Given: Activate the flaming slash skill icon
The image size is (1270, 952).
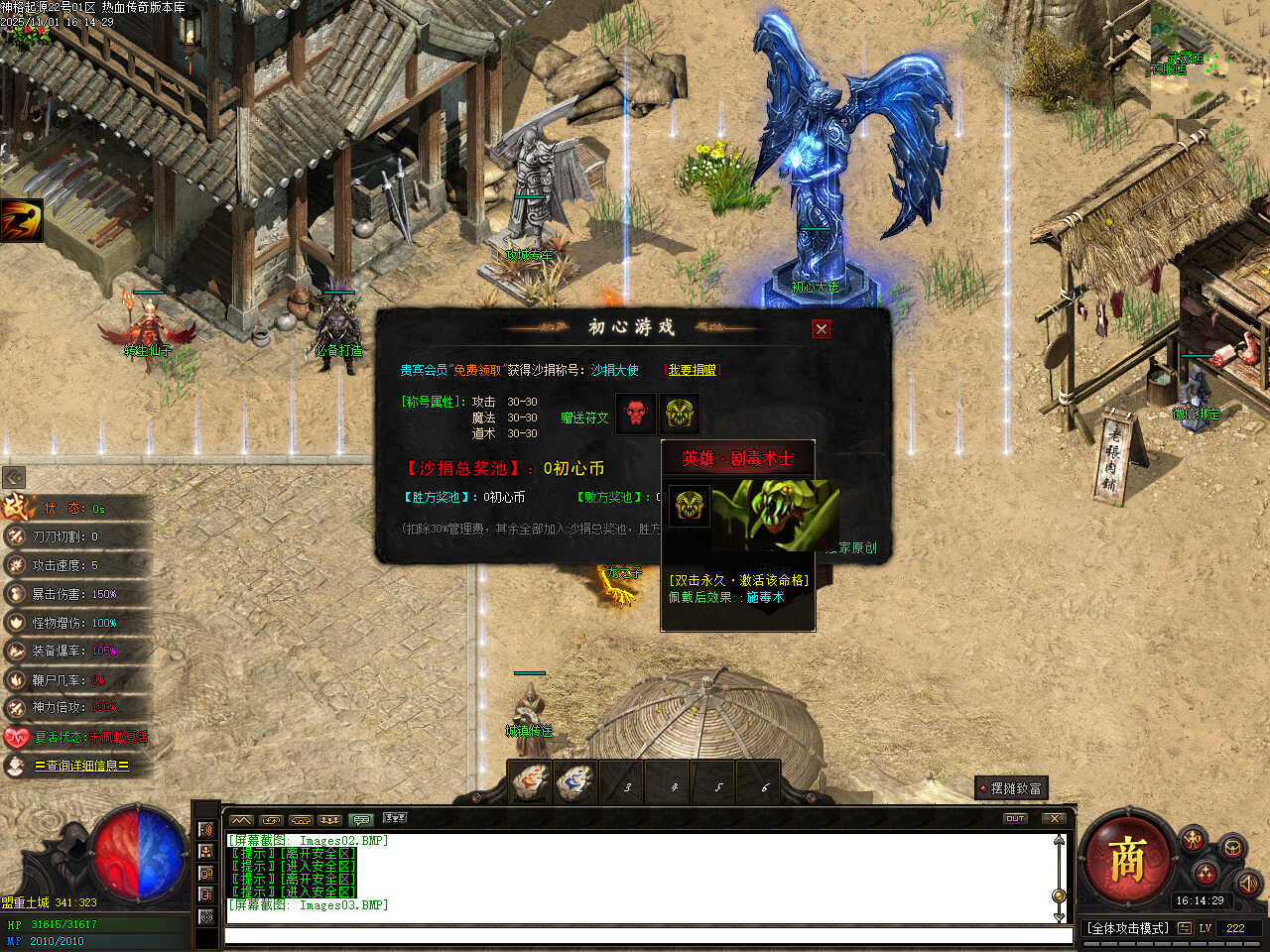Looking at the screenshot, I should [22, 220].
